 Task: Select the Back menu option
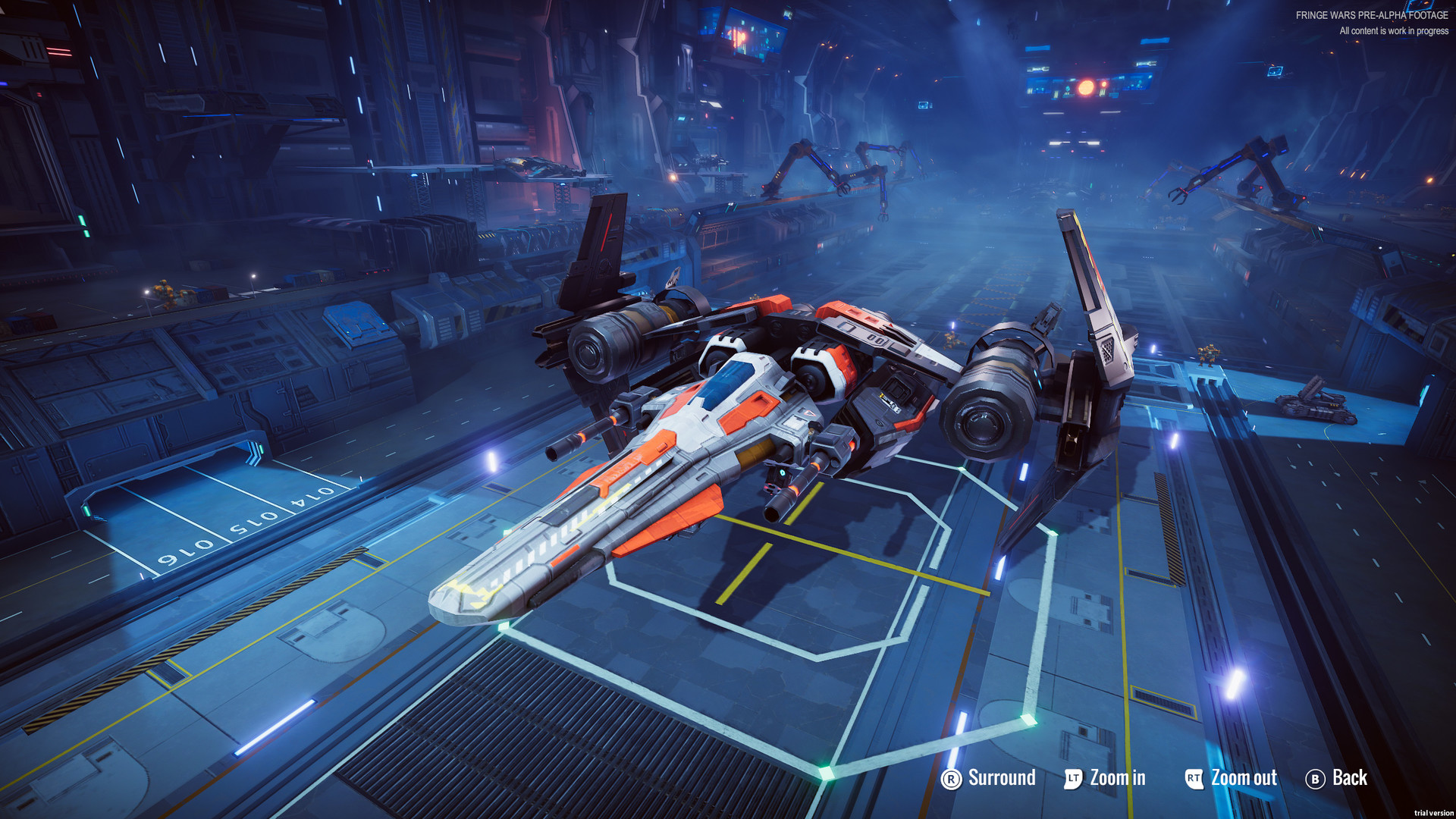pyautogui.click(x=1351, y=778)
